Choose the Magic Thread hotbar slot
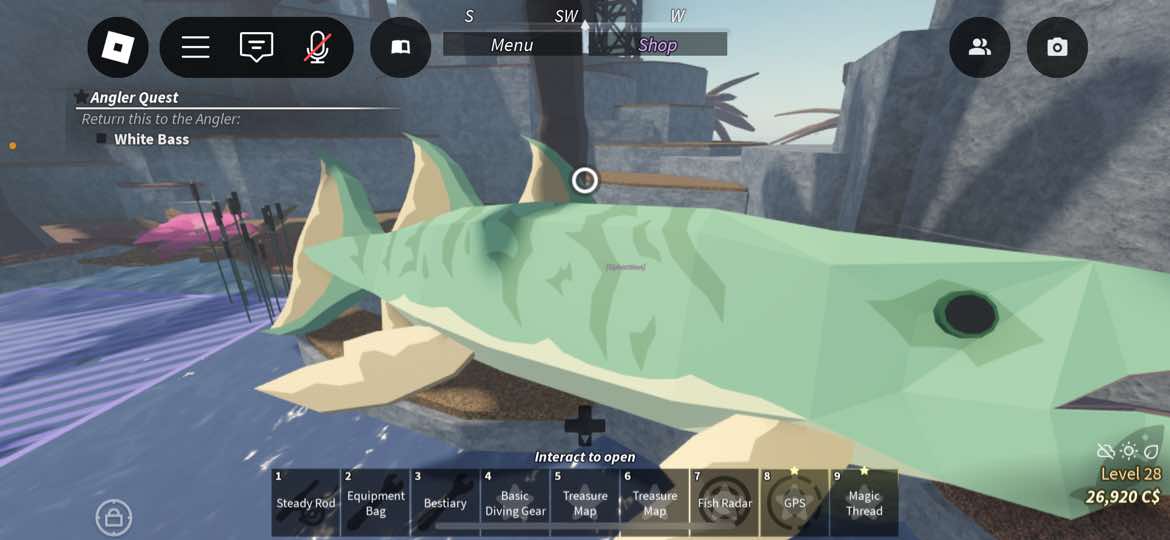This screenshot has width=1170, height=540. pos(864,502)
